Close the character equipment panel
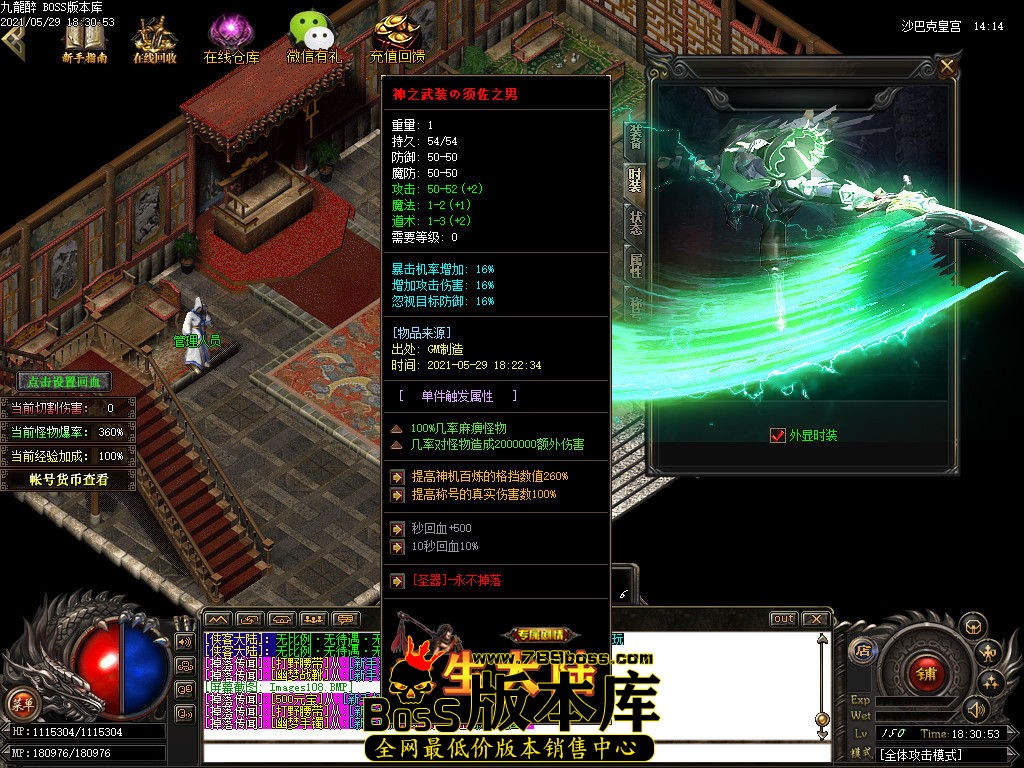 (946, 67)
